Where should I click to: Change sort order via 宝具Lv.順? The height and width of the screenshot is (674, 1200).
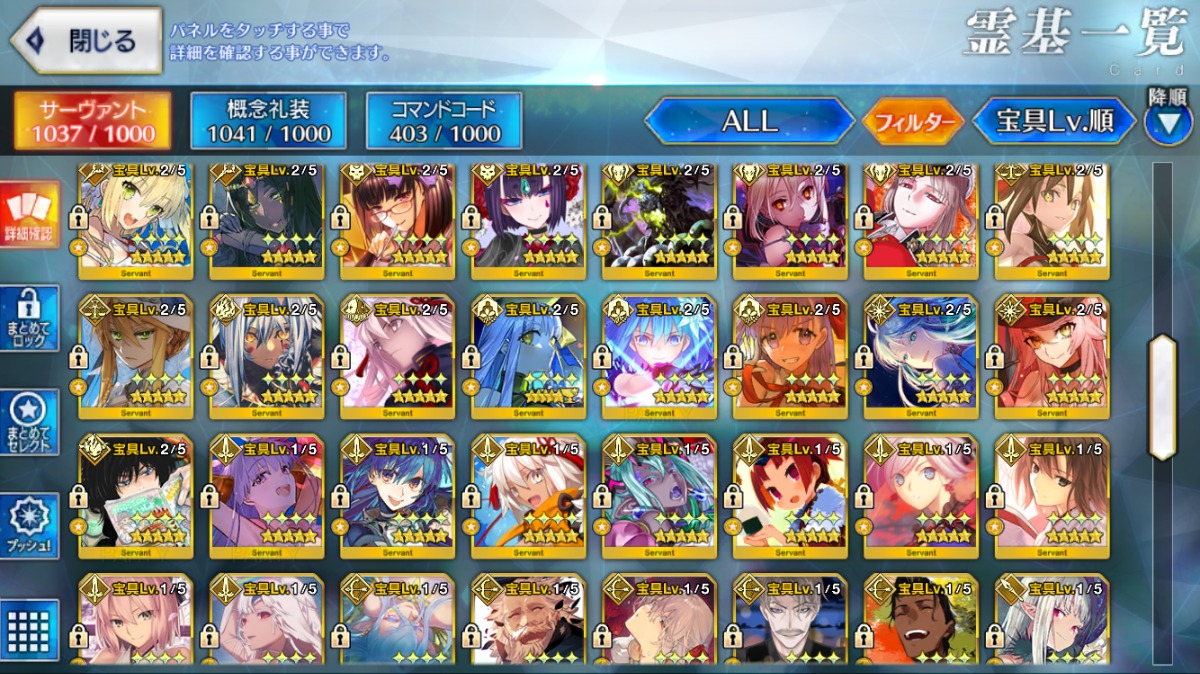click(x=1054, y=121)
